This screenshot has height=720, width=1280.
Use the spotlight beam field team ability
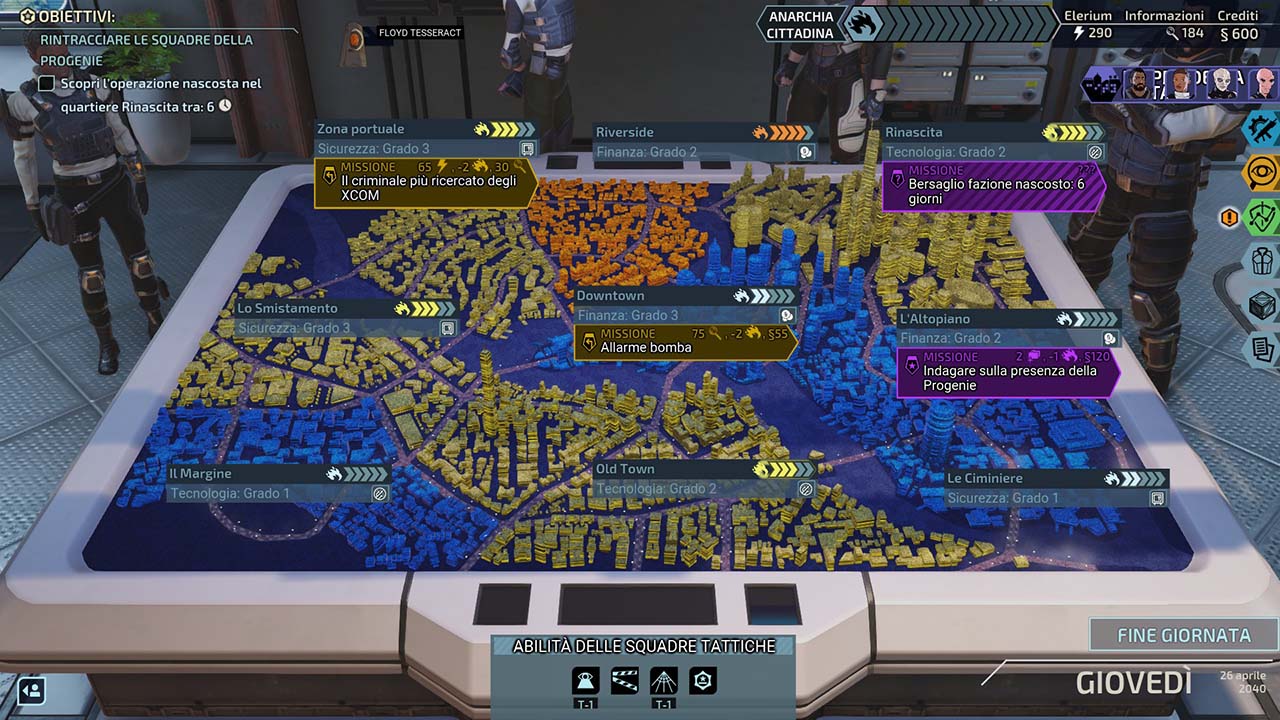664,681
